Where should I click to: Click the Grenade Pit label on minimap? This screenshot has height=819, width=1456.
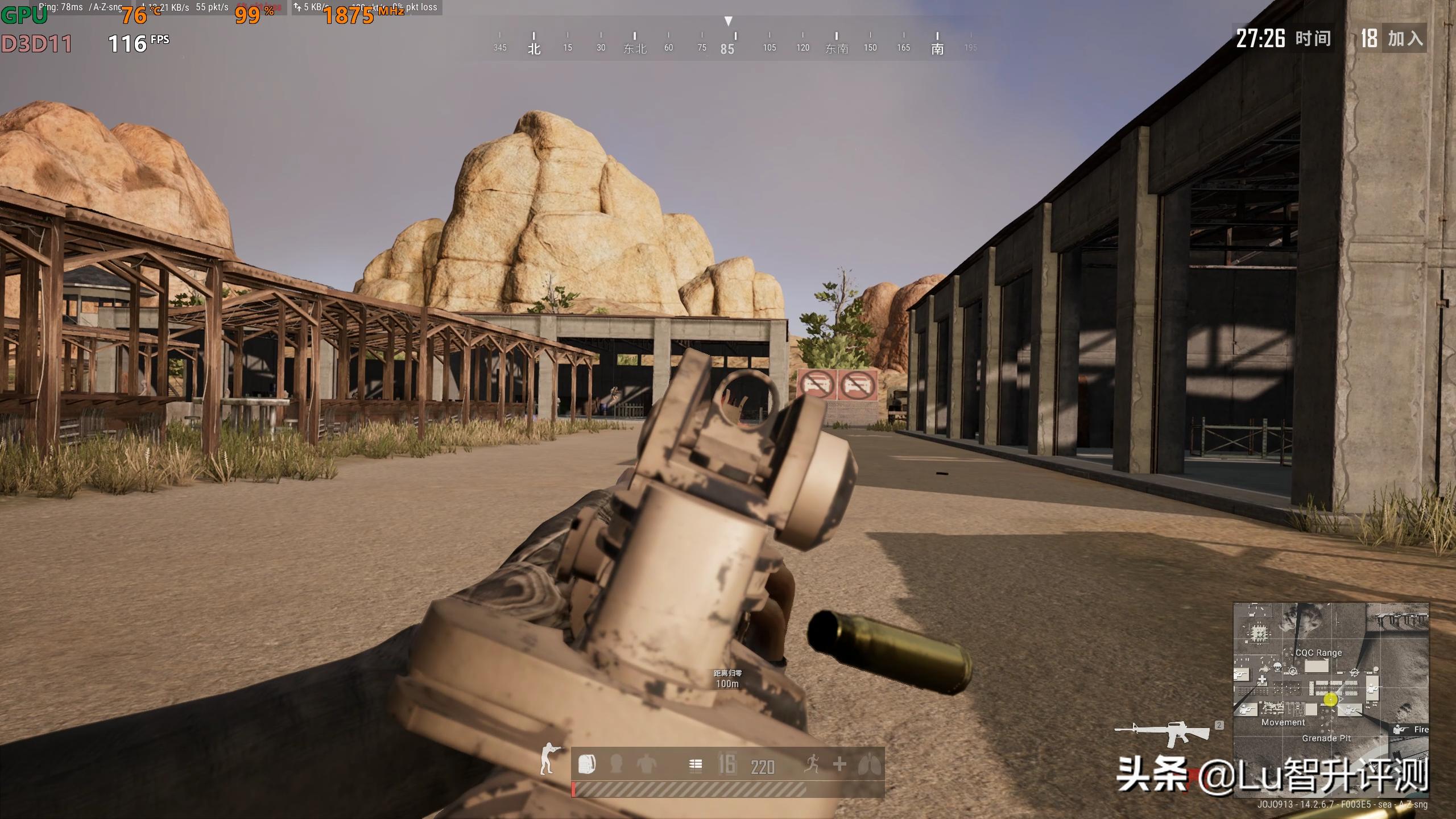pos(1326,738)
